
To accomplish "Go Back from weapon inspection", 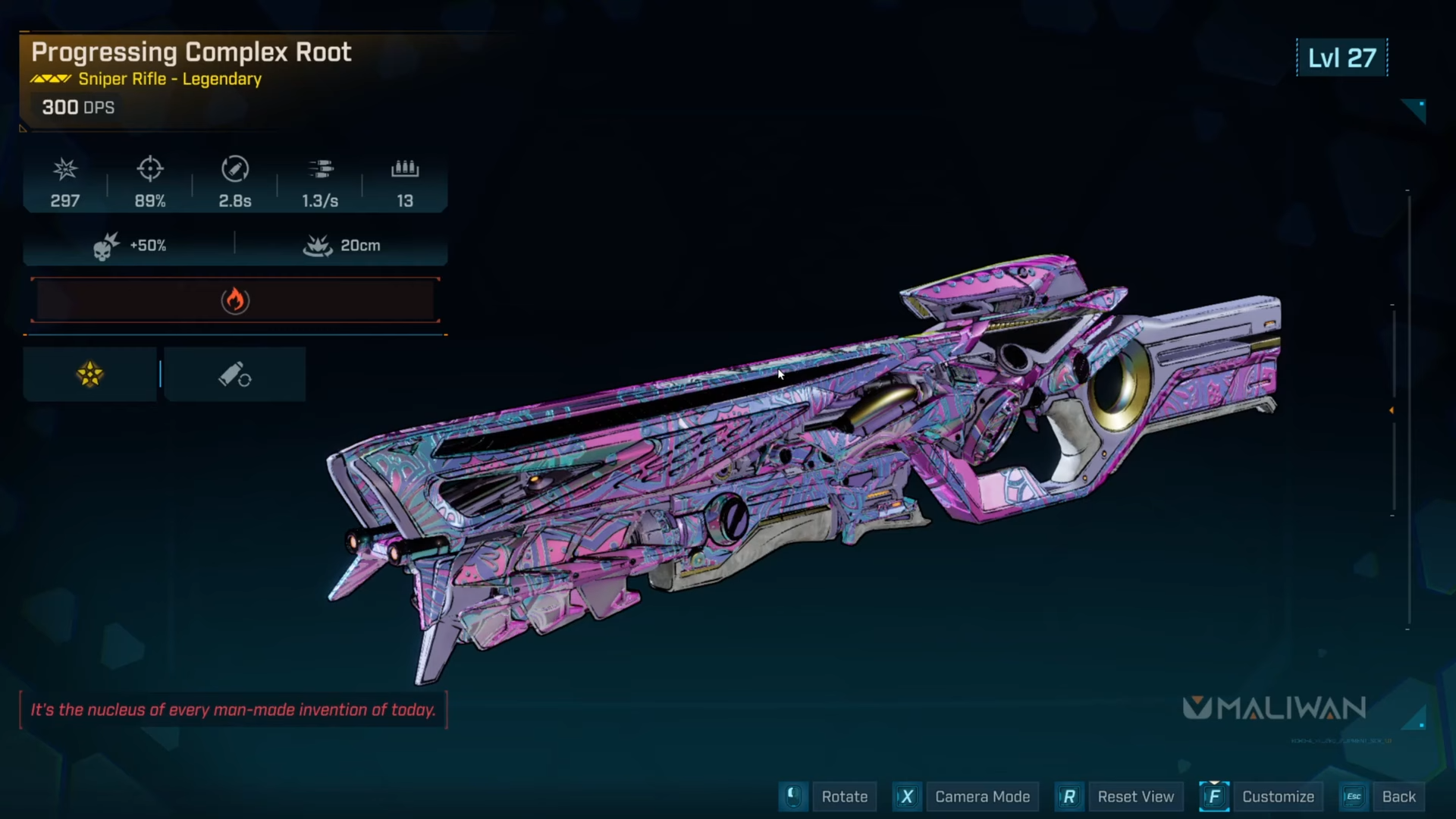I will coord(1398,796).
